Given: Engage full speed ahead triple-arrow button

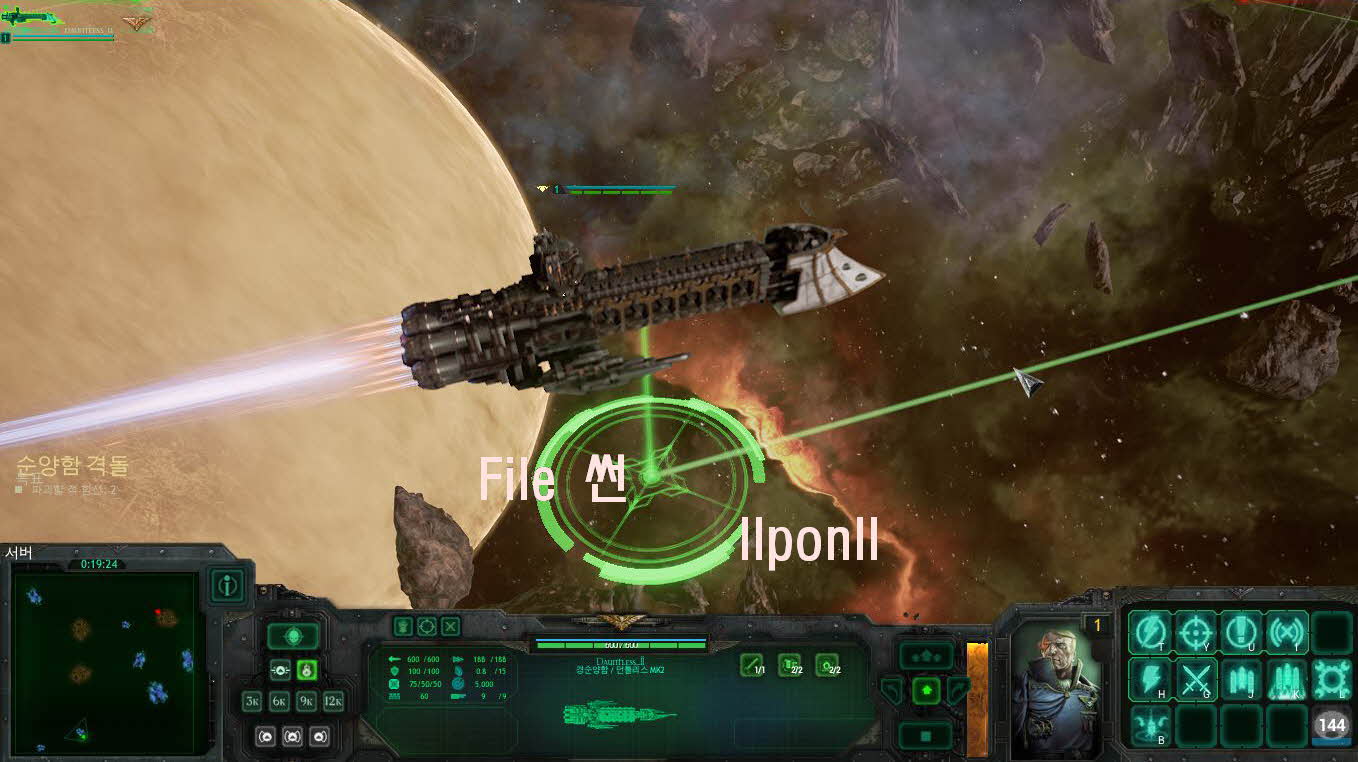Looking at the screenshot, I should click(926, 655).
